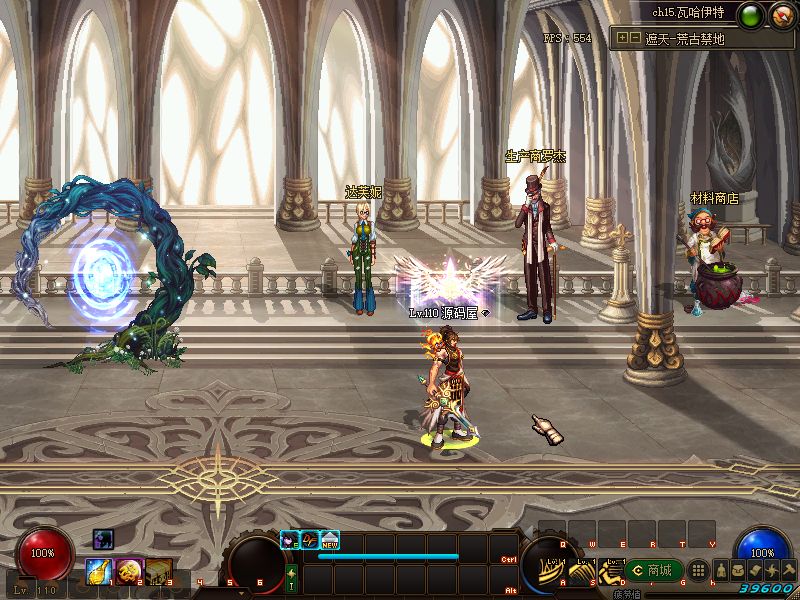Select the golden chest item in slot 3
The height and width of the screenshot is (600, 800).
(x=158, y=571)
